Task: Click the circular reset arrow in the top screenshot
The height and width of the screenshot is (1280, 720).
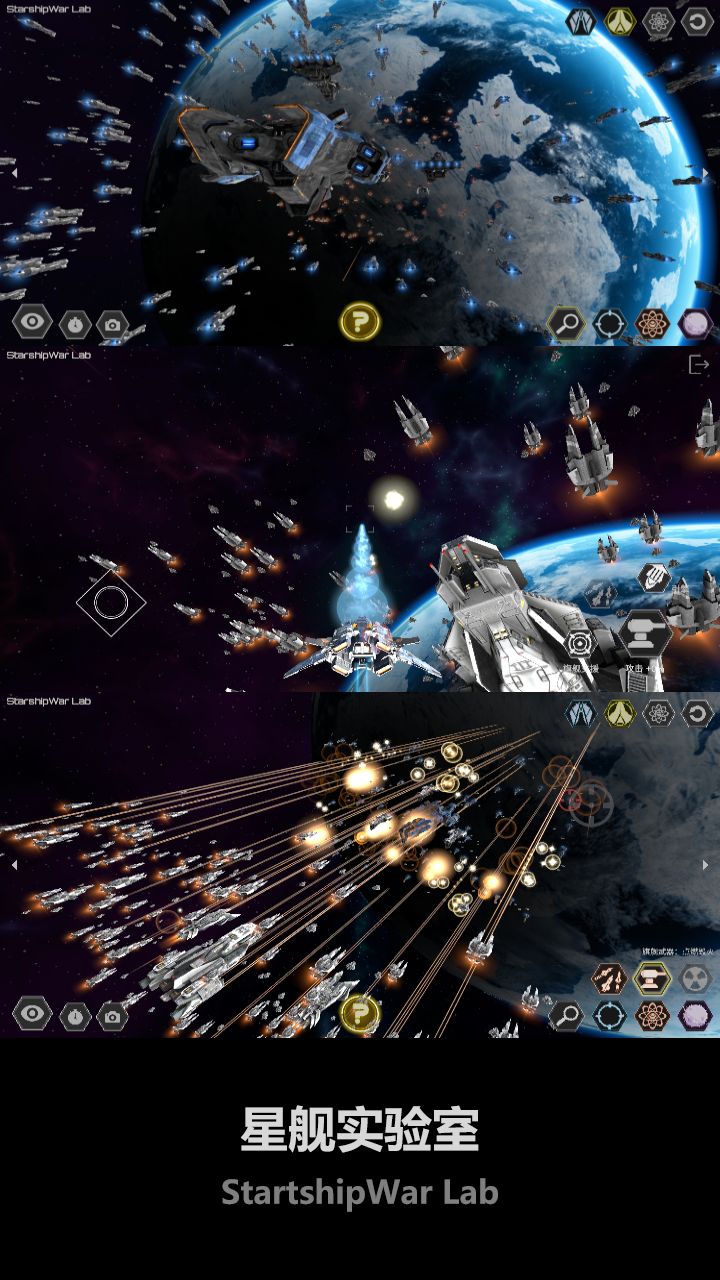Action: tap(697, 22)
